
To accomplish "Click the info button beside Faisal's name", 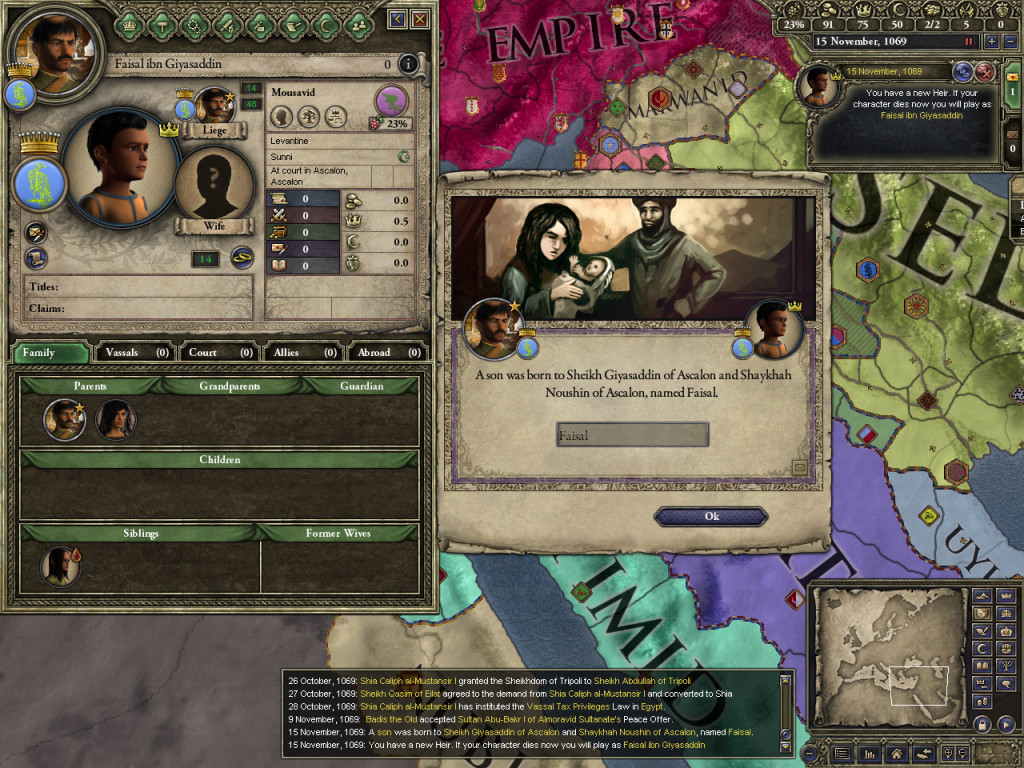I will (407, 65).
